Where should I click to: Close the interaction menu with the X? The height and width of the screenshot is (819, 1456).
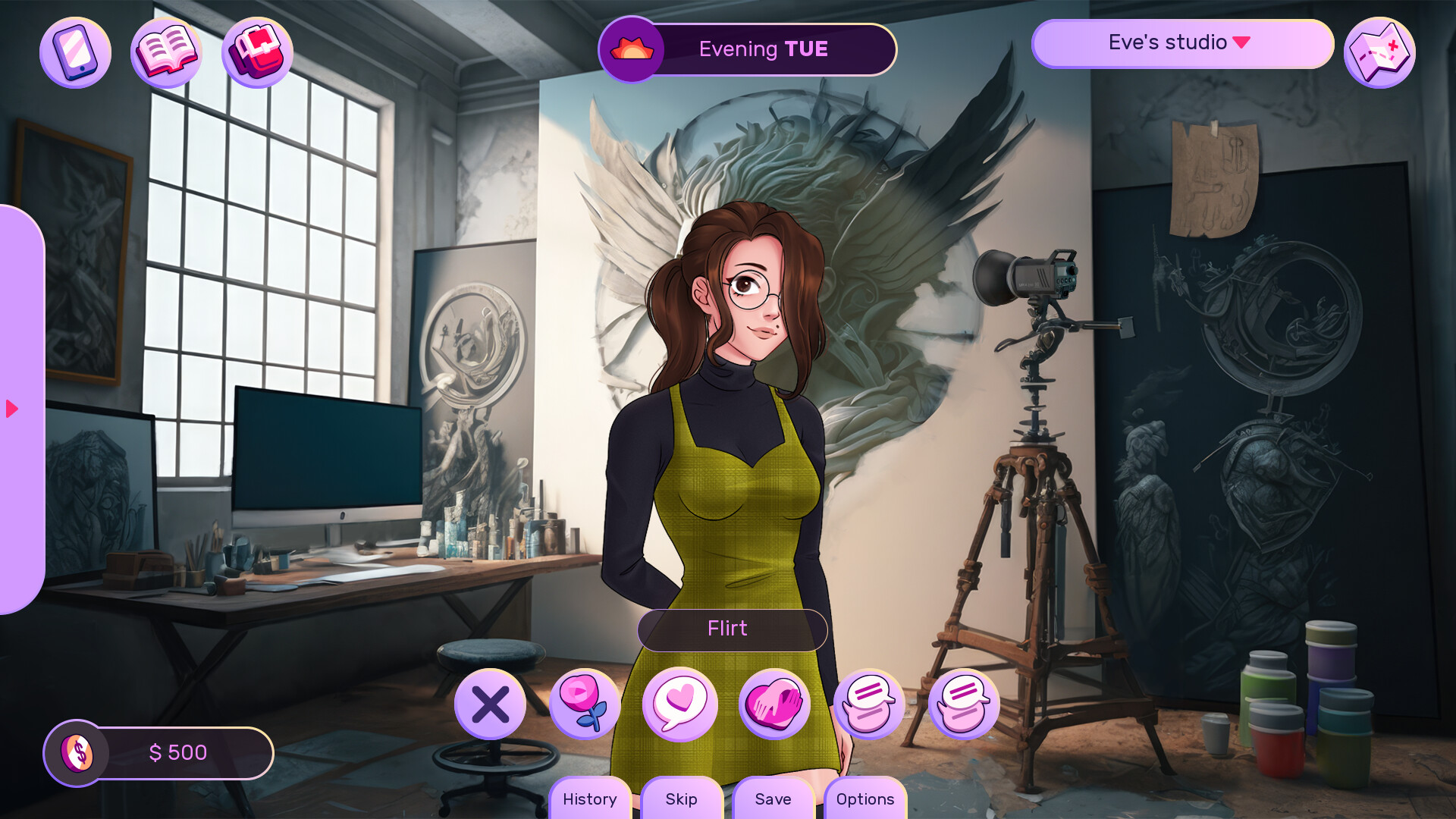tap(491, 704)
